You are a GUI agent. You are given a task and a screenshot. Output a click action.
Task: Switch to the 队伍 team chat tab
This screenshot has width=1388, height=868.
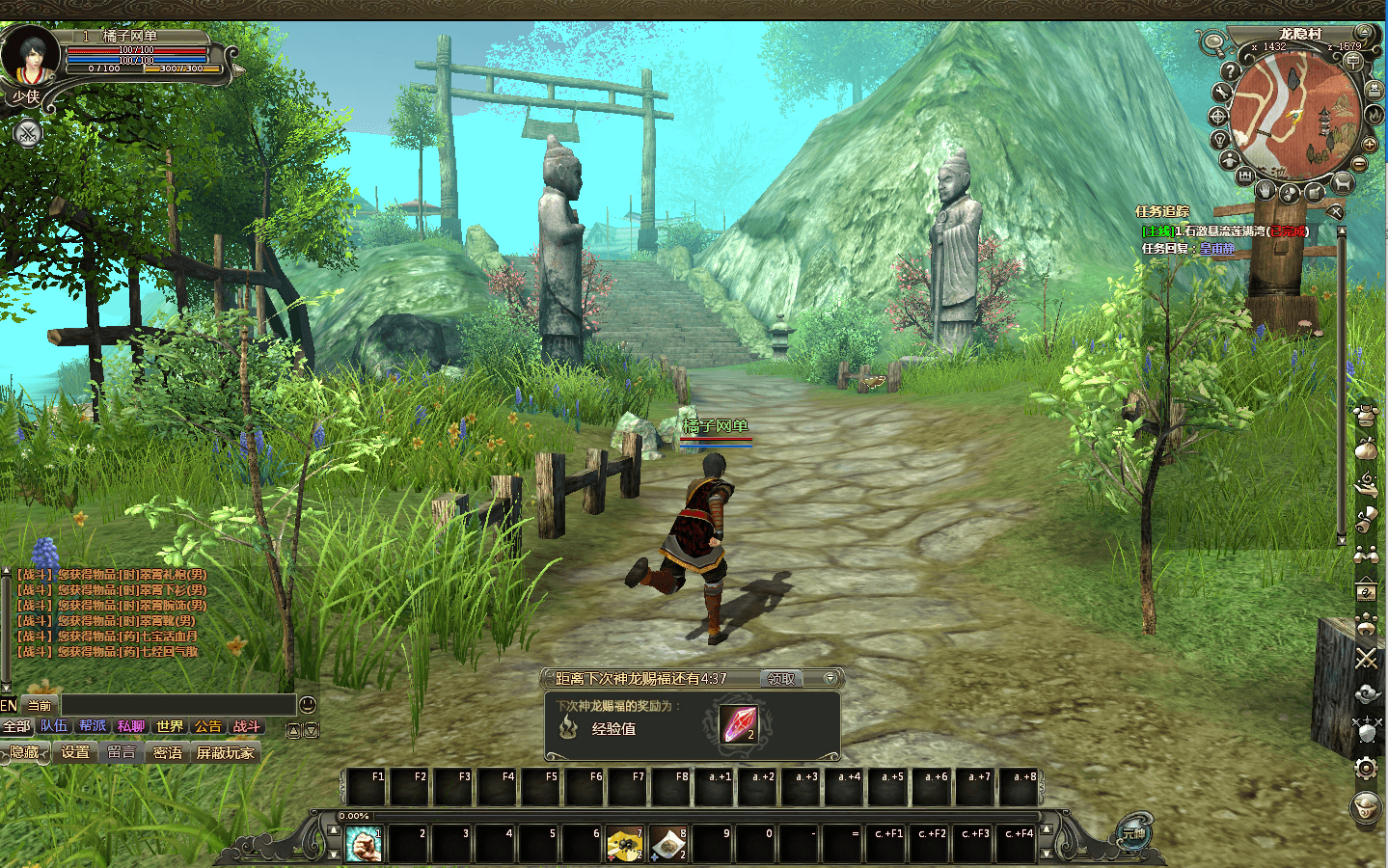coord(54,726)
